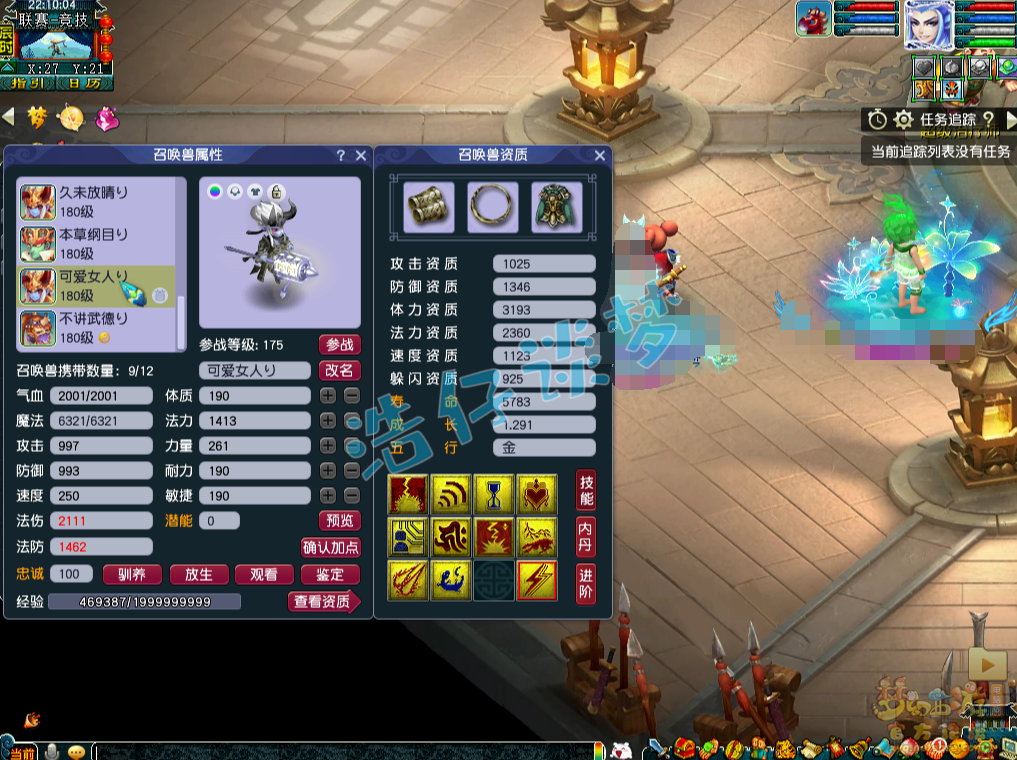Close the 召唤兽资质 panel

click(x=600, y=155)
